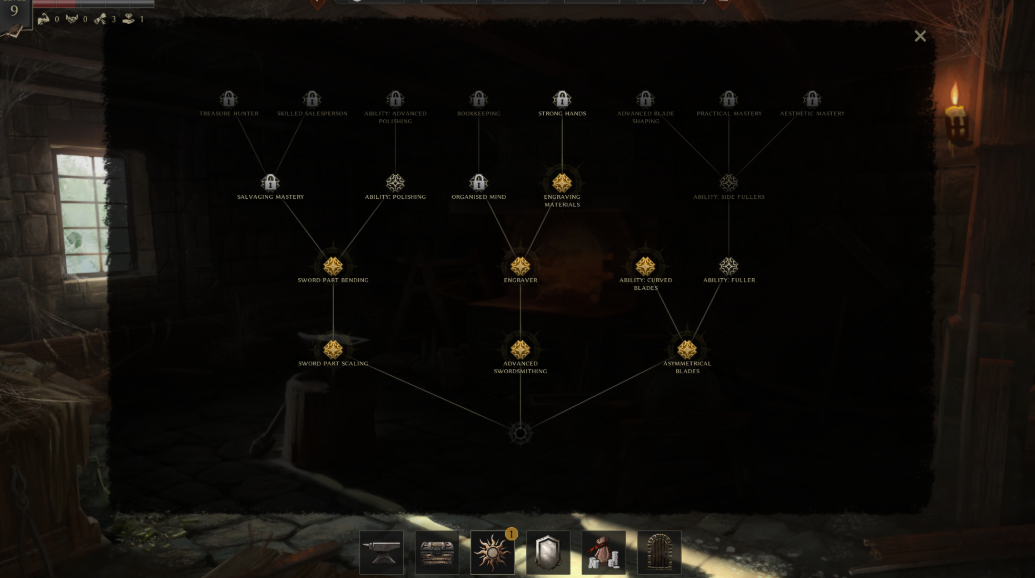Click the locked Salvaging Mastery node

[270, 183]
